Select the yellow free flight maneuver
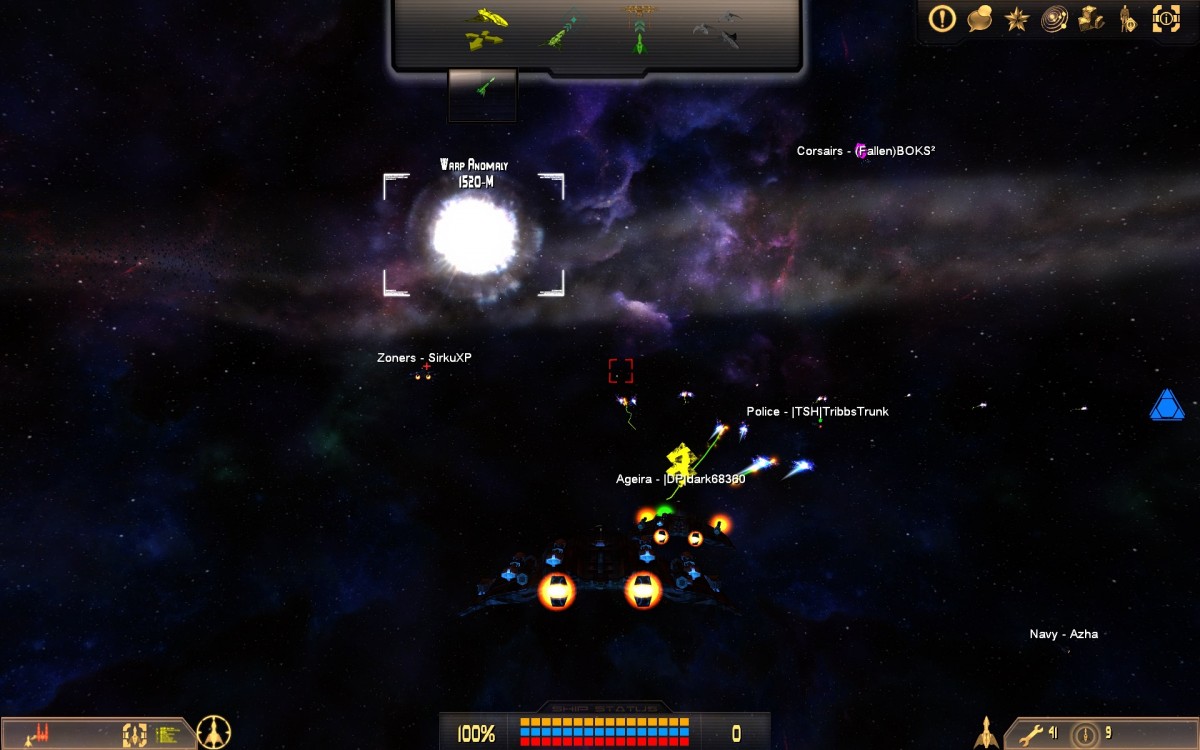 486,29
